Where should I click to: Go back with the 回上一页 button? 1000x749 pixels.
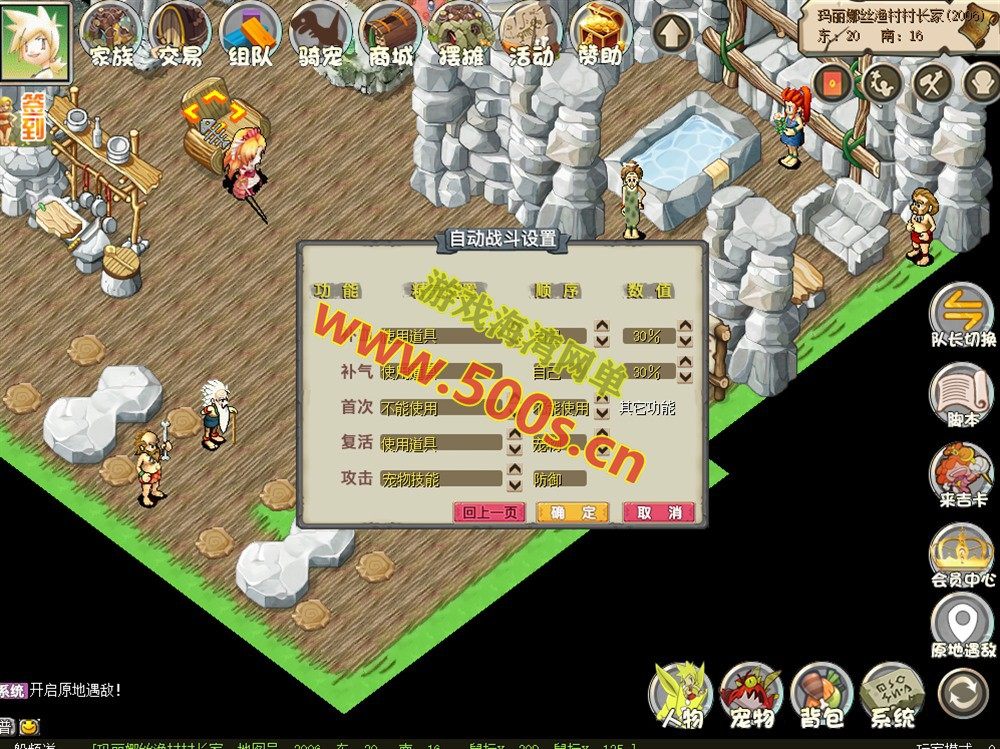tap(488, 512)
